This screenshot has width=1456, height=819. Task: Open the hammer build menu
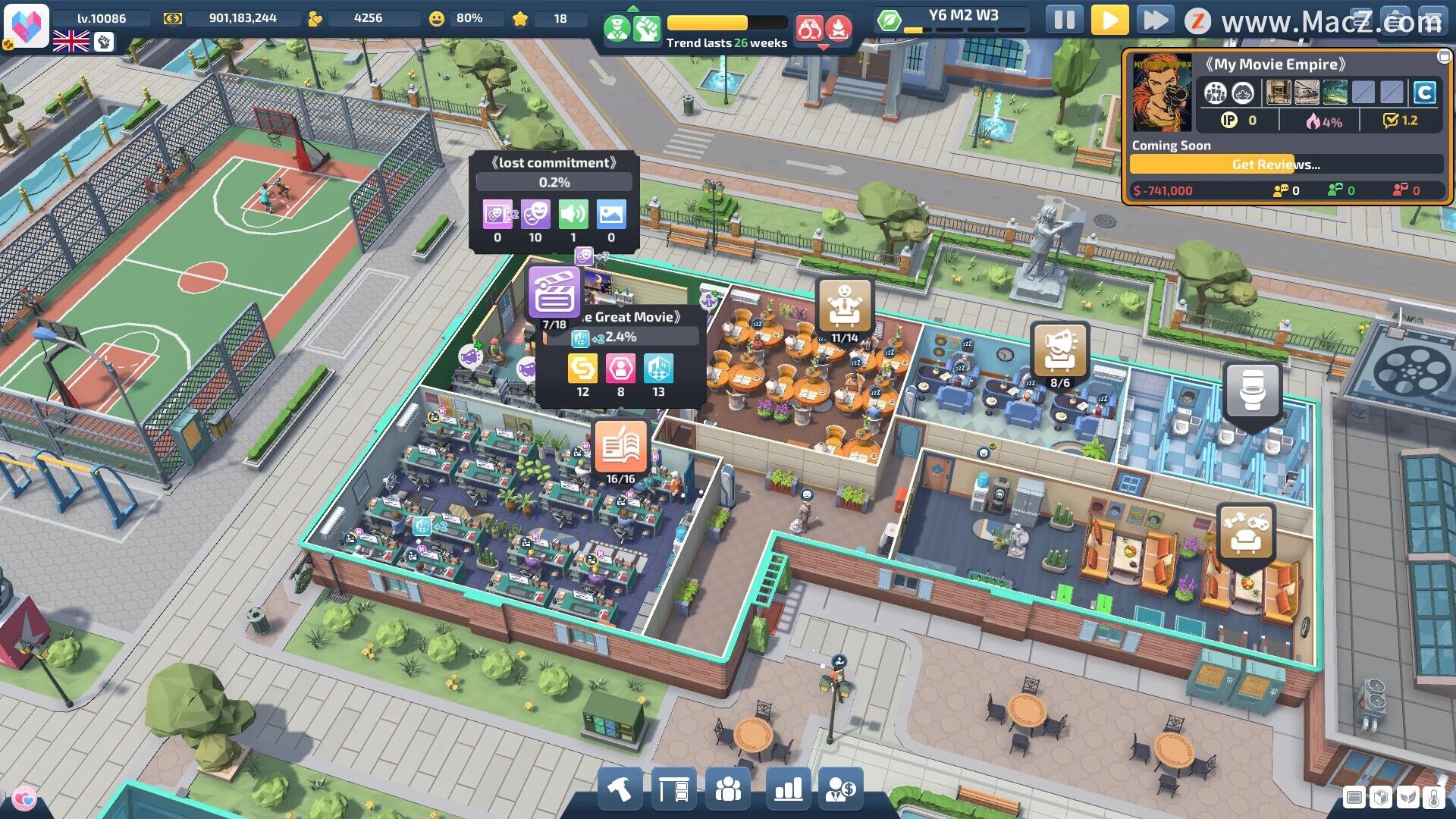click(620, 790)
